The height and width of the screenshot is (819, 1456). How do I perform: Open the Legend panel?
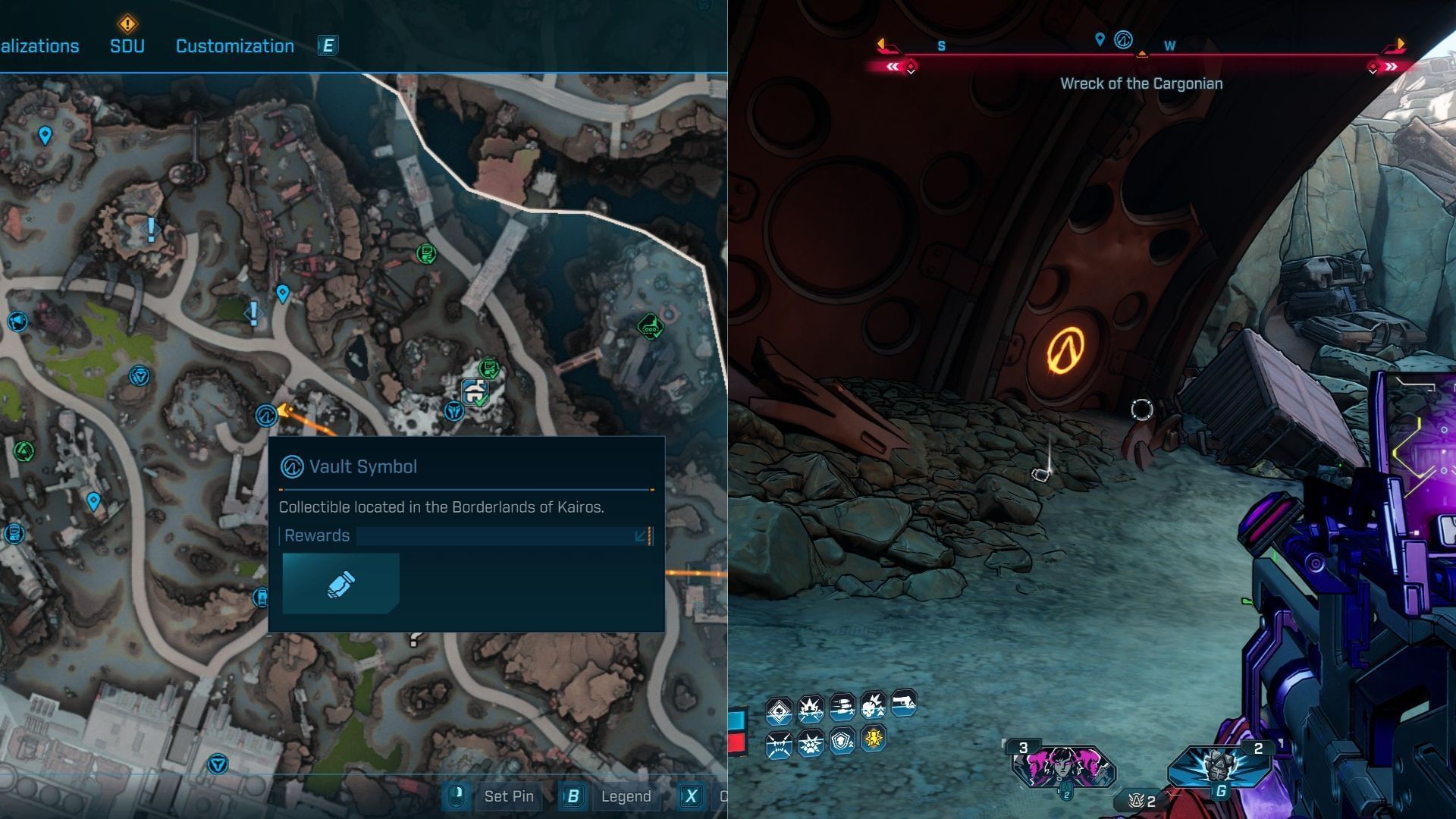click(x=625, y=796)
